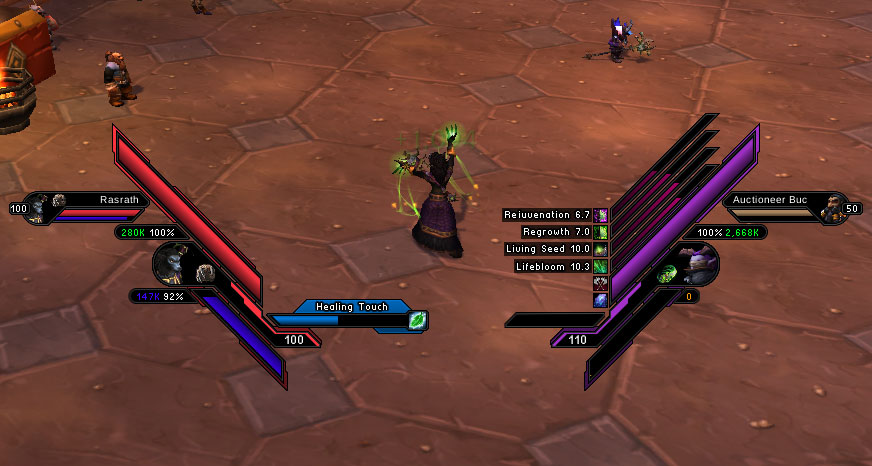Select the Rejuvenation buff icon
The width and height of the screenshot is (872, 466).
[600, 215]
